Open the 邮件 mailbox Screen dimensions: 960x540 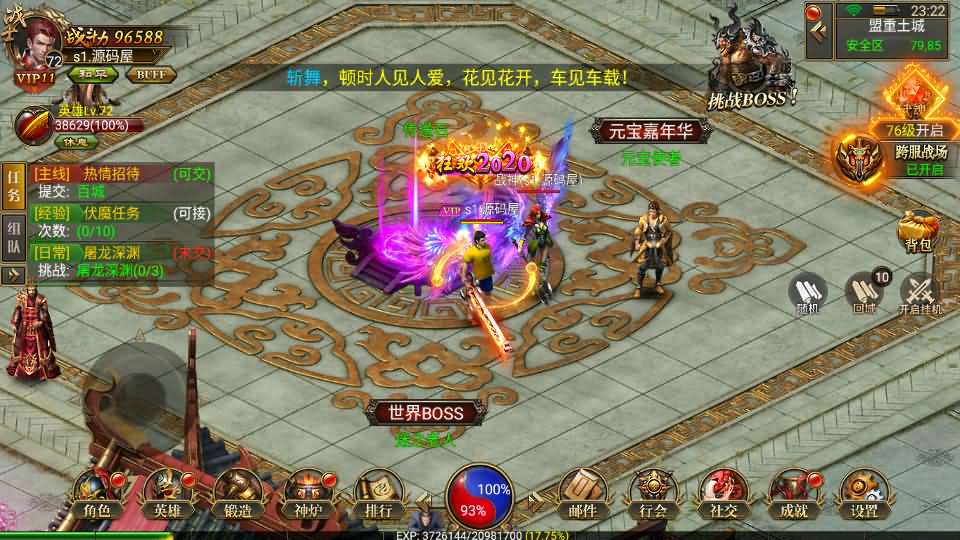pyautogui.click(x=582, y=496)
